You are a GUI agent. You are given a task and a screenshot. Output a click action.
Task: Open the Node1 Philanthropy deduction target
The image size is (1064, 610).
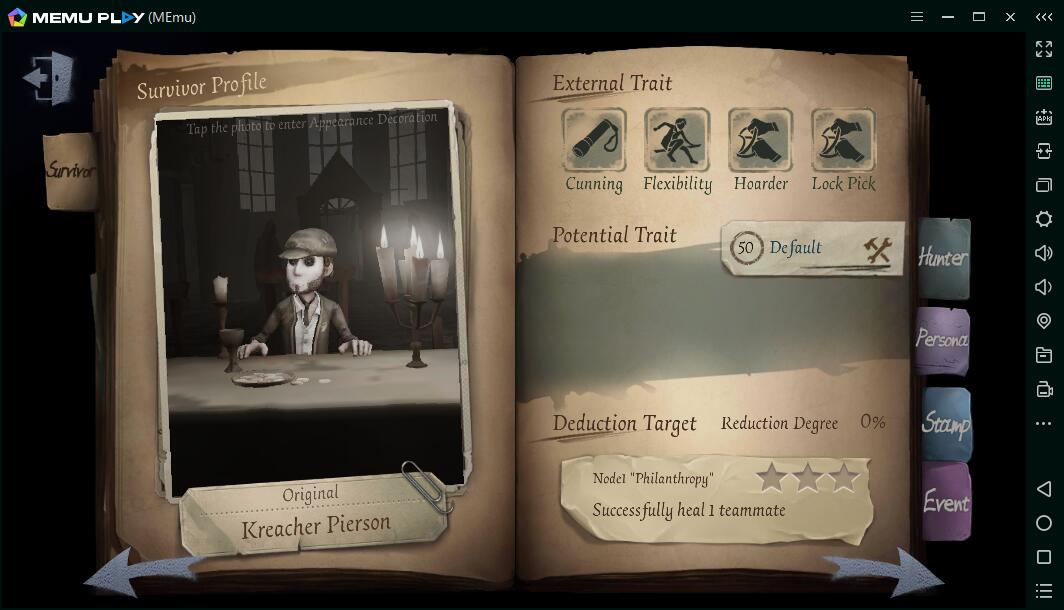click(x=716, y=495)
